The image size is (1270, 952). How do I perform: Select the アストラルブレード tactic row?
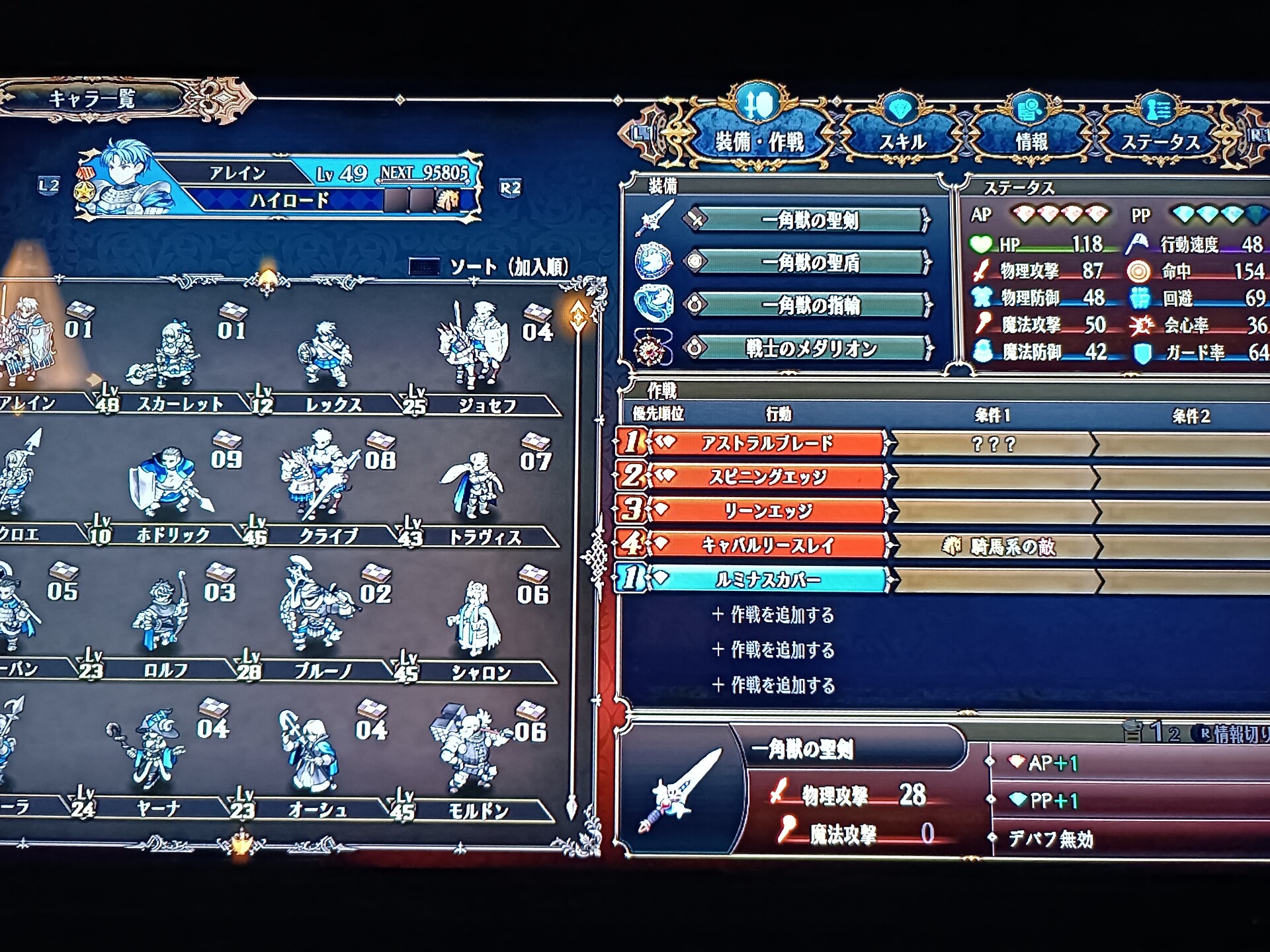click(x=766, y=443)
